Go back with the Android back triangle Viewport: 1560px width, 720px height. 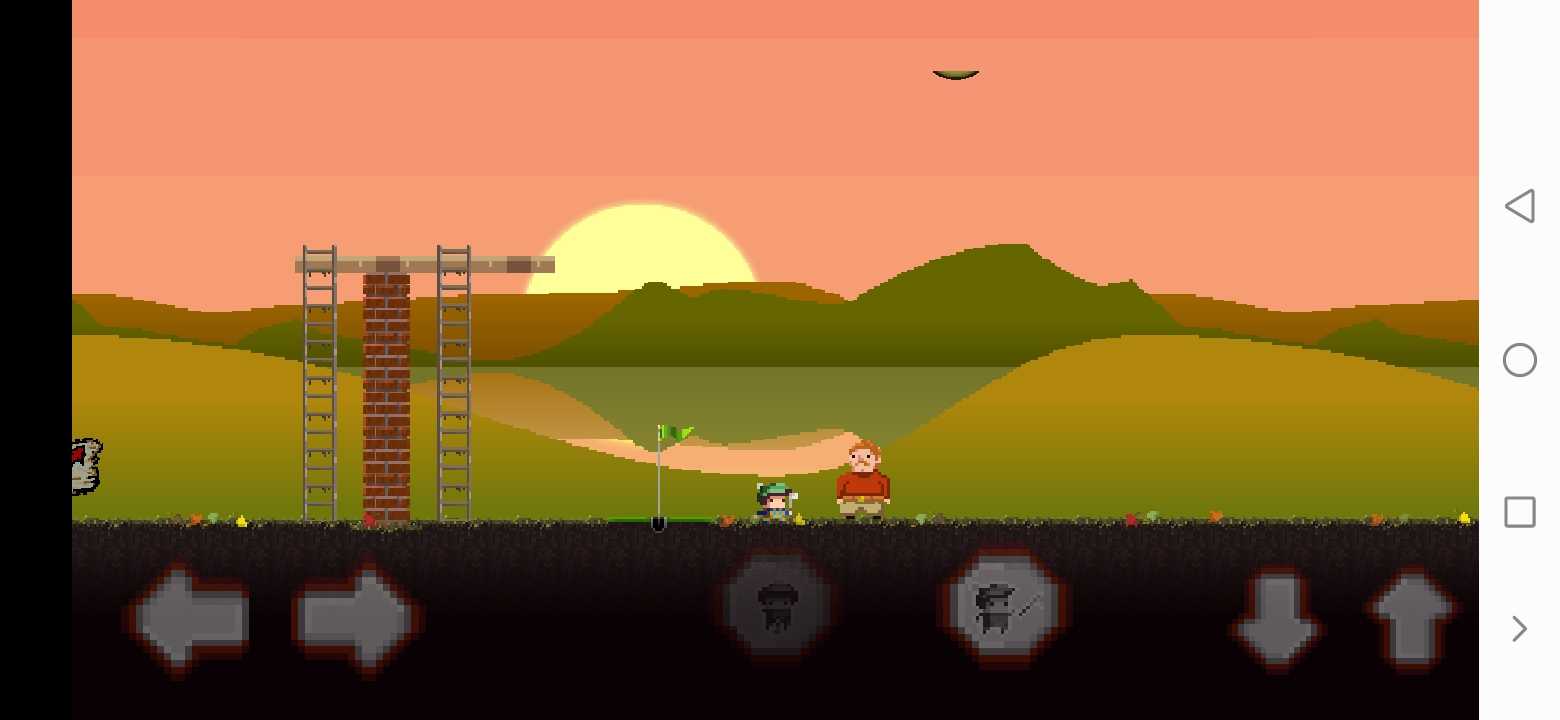click(x=1519, y=206)
